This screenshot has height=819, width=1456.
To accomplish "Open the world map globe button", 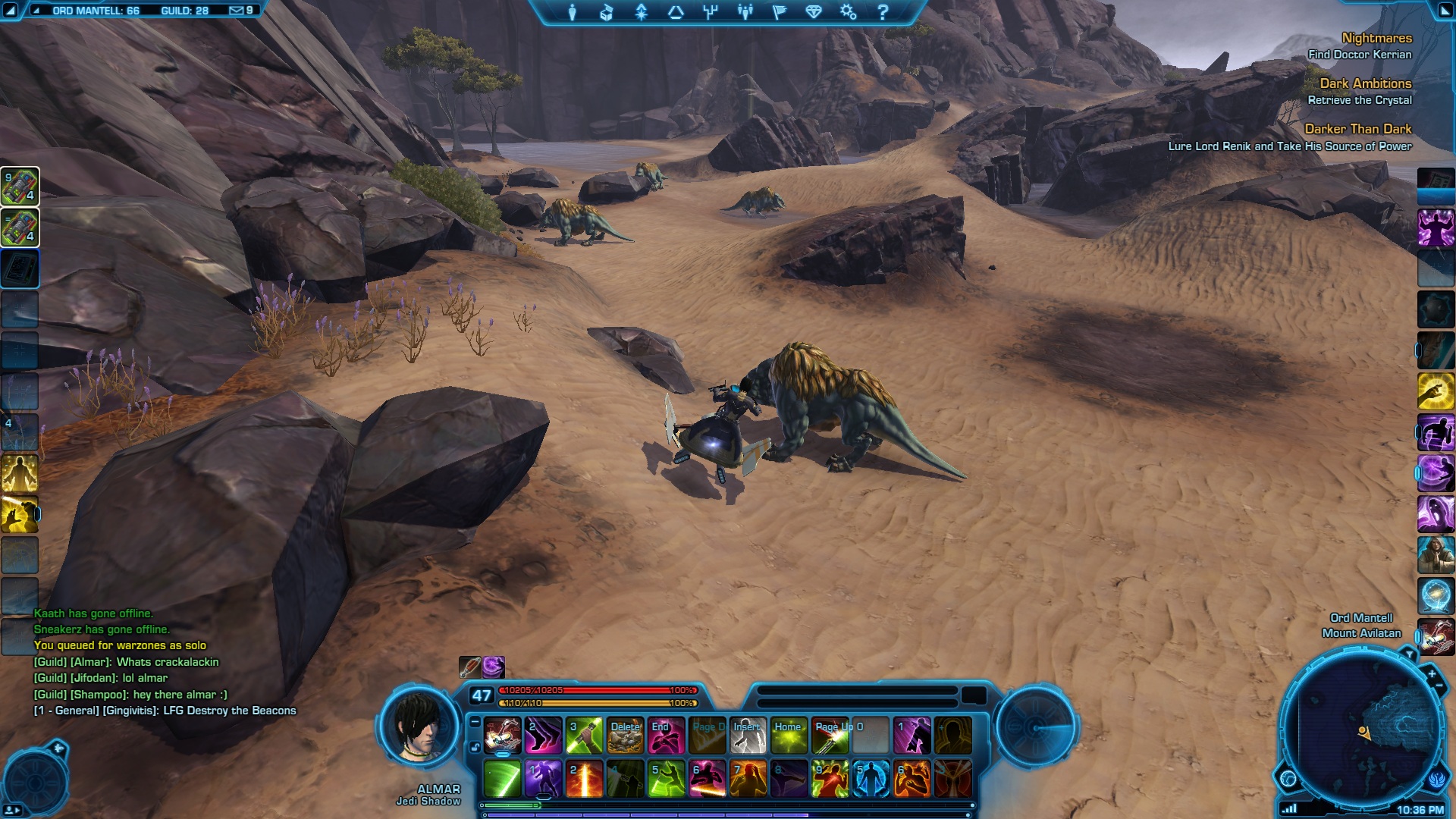I will point(1288,778).
